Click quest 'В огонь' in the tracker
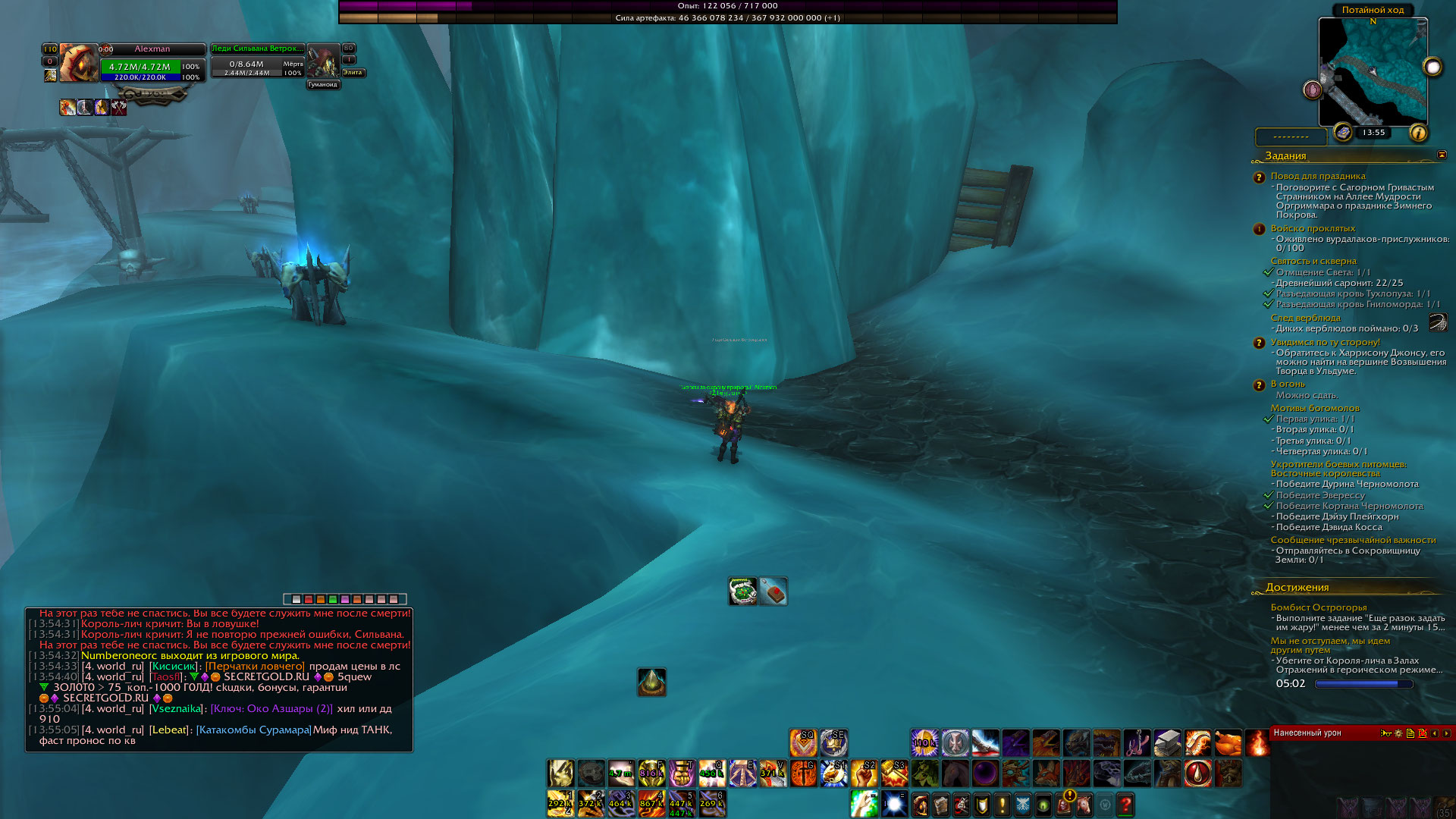Image resolution: width=1456 pixels, height=819 pixels. pos(1288,384)
